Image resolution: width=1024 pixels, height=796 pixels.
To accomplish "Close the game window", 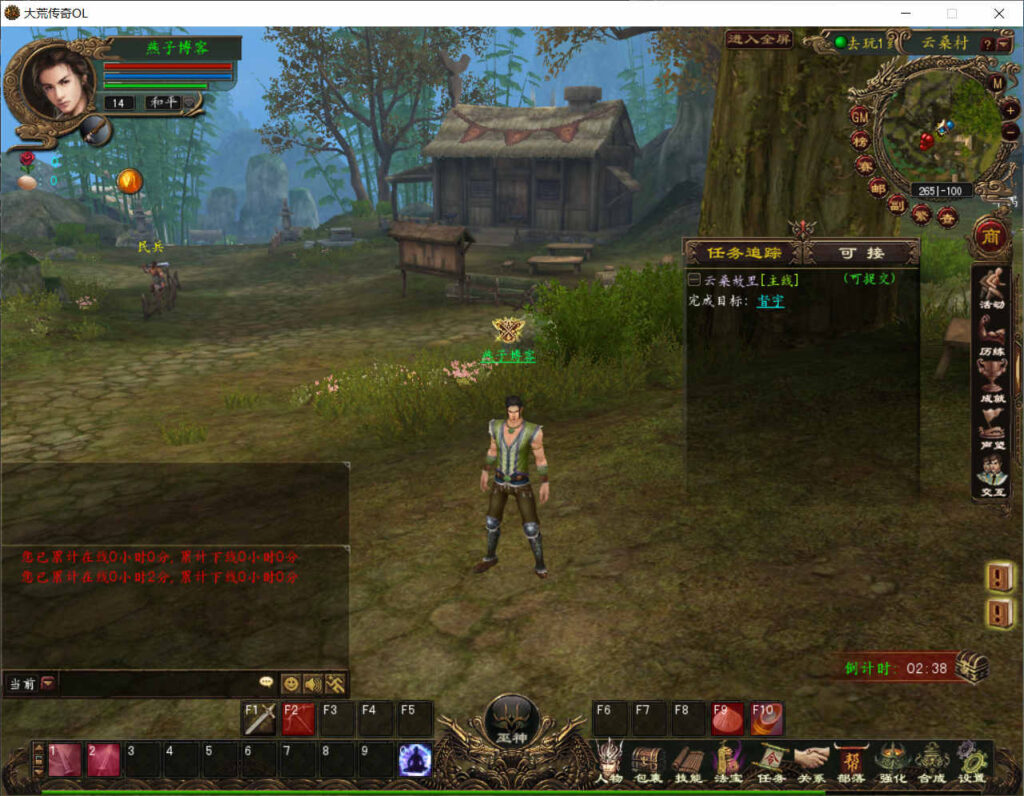I will click(998, 13).
